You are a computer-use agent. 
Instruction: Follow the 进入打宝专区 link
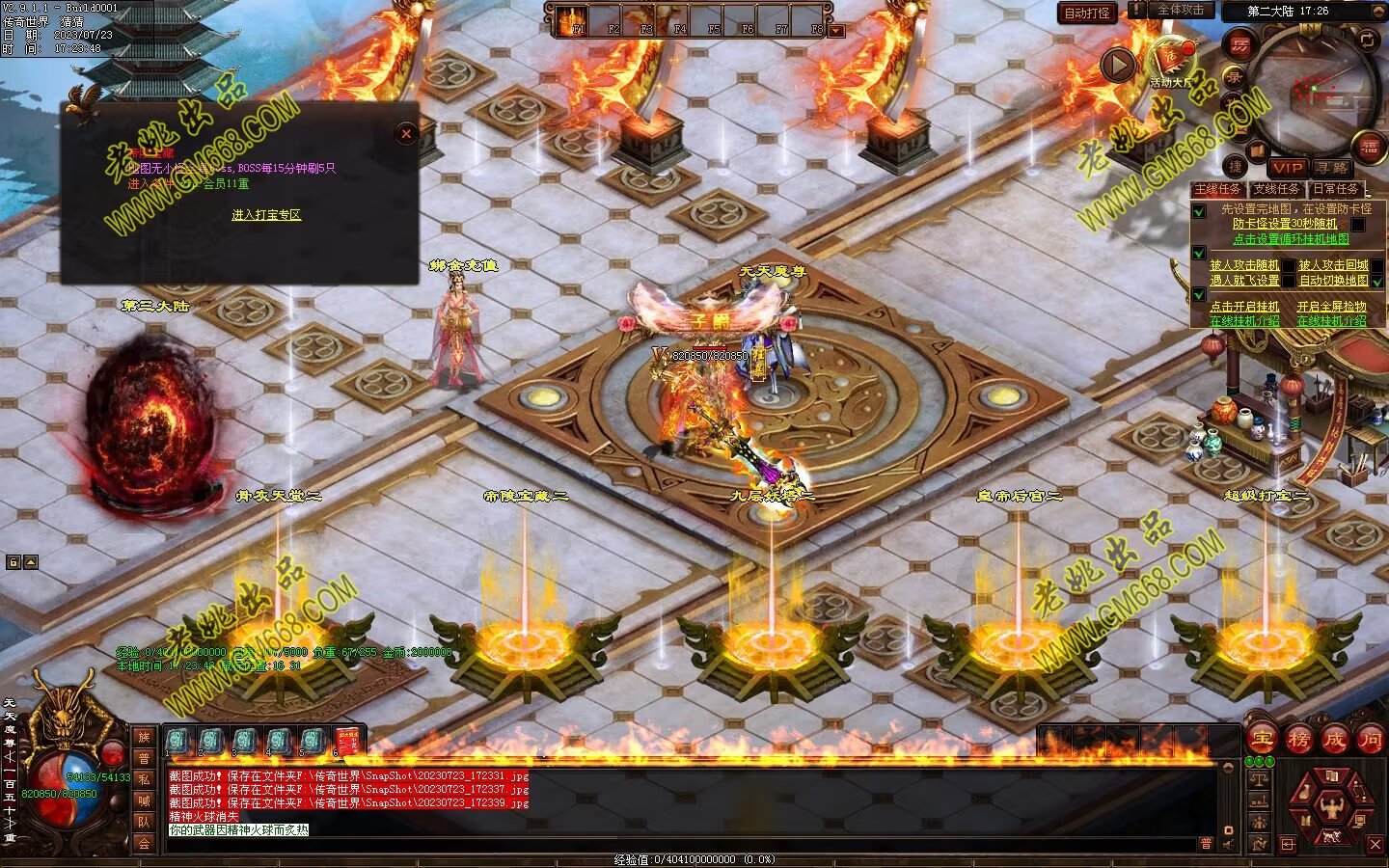click(x=266, y=214)
